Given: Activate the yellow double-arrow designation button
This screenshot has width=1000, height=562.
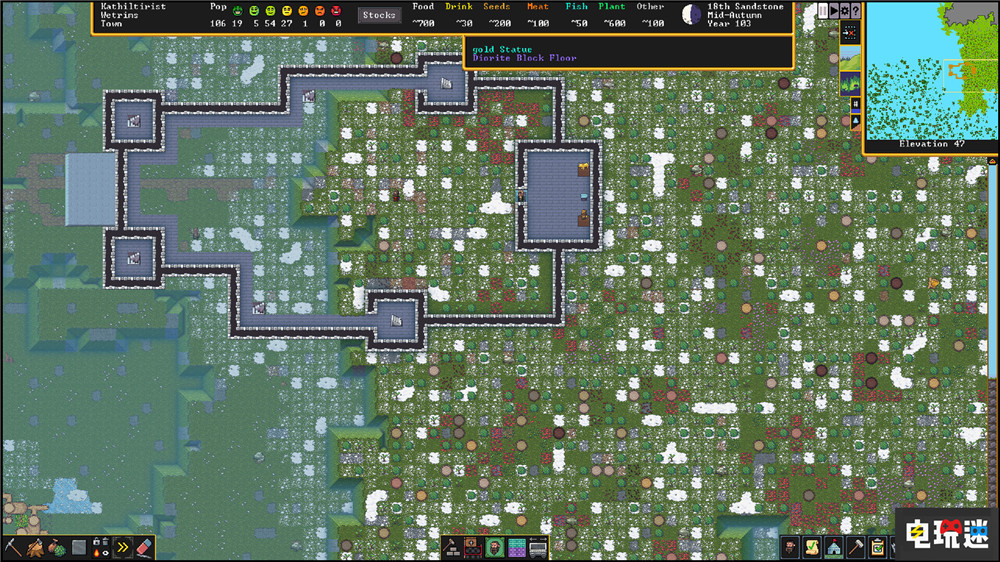Looking at the screenshot, I should (x=123, y=547).
